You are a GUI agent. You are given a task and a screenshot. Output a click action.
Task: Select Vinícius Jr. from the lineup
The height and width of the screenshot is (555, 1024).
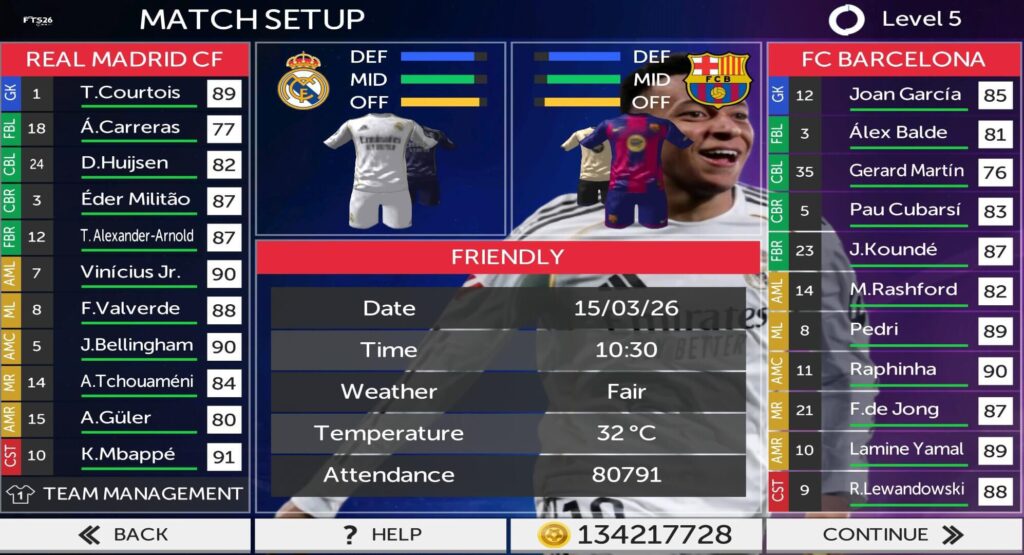[130, 273]
